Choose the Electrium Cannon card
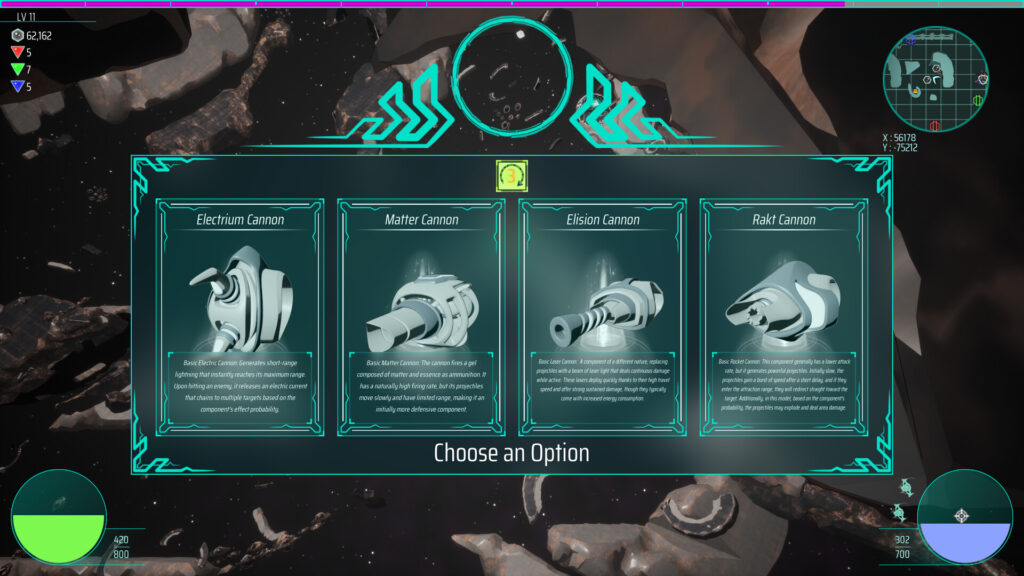The height and width of the screenshot is (576, 1024). pos(240,317)
